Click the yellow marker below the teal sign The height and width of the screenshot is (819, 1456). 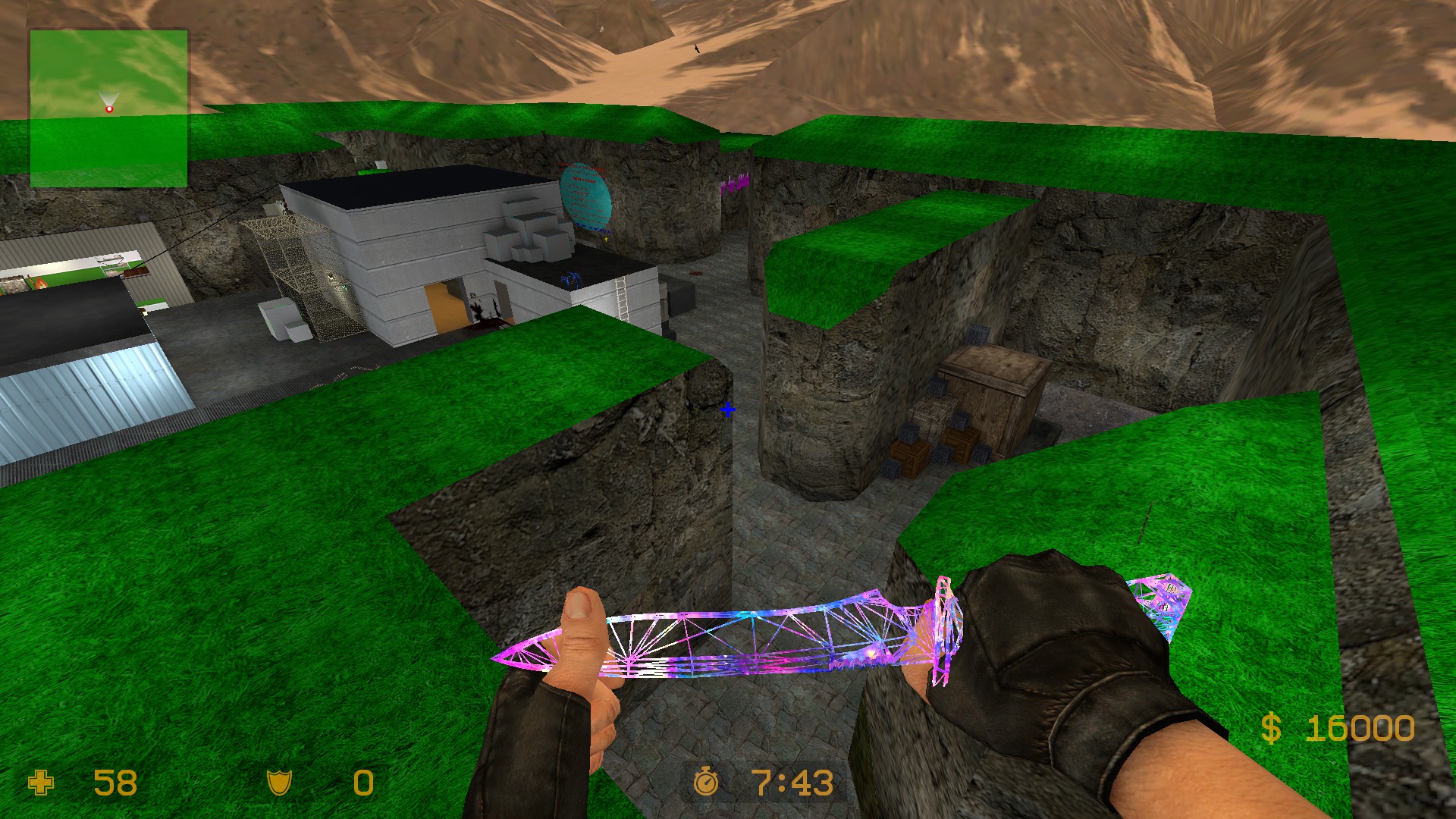pos(606,239)
